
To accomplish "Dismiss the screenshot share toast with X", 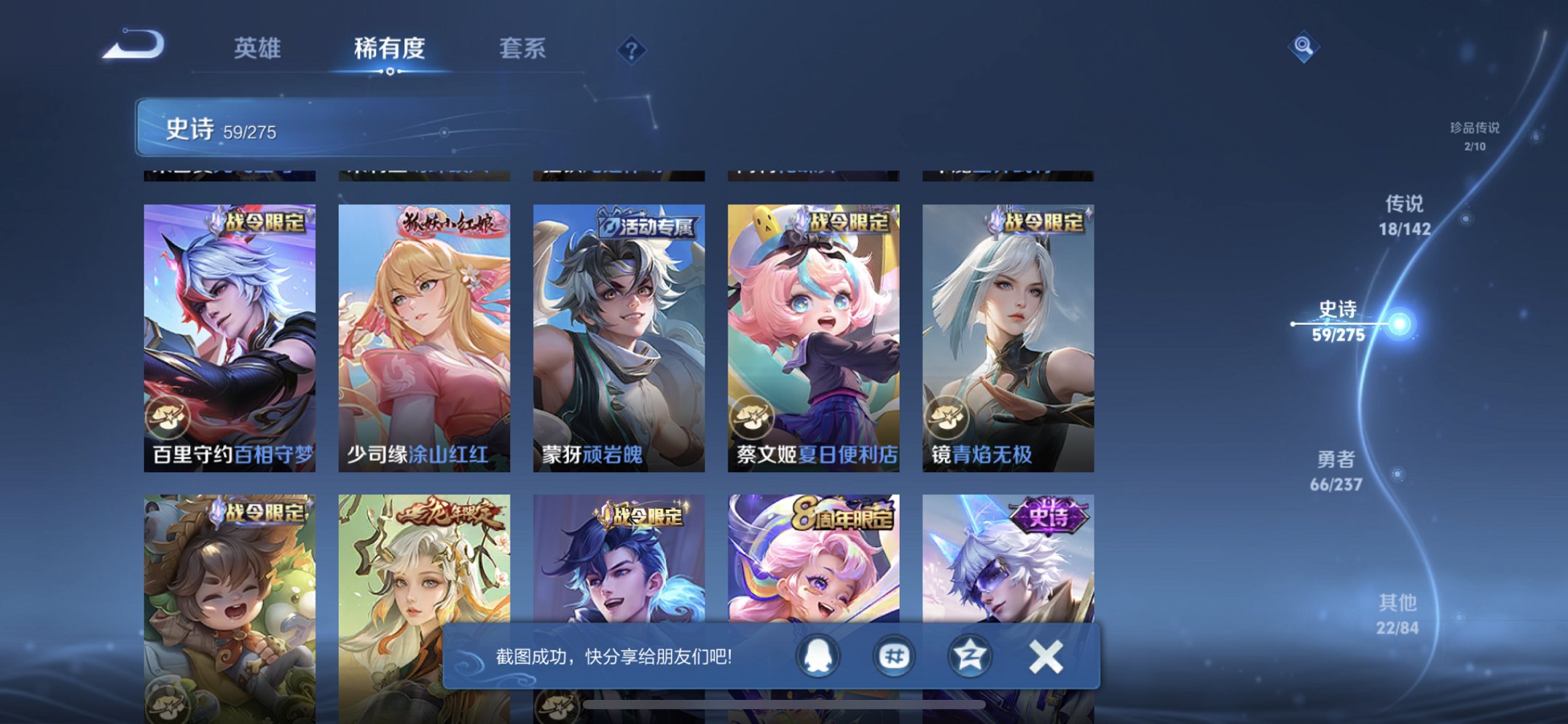I will pyautogui.click(x=1048, y=655).
